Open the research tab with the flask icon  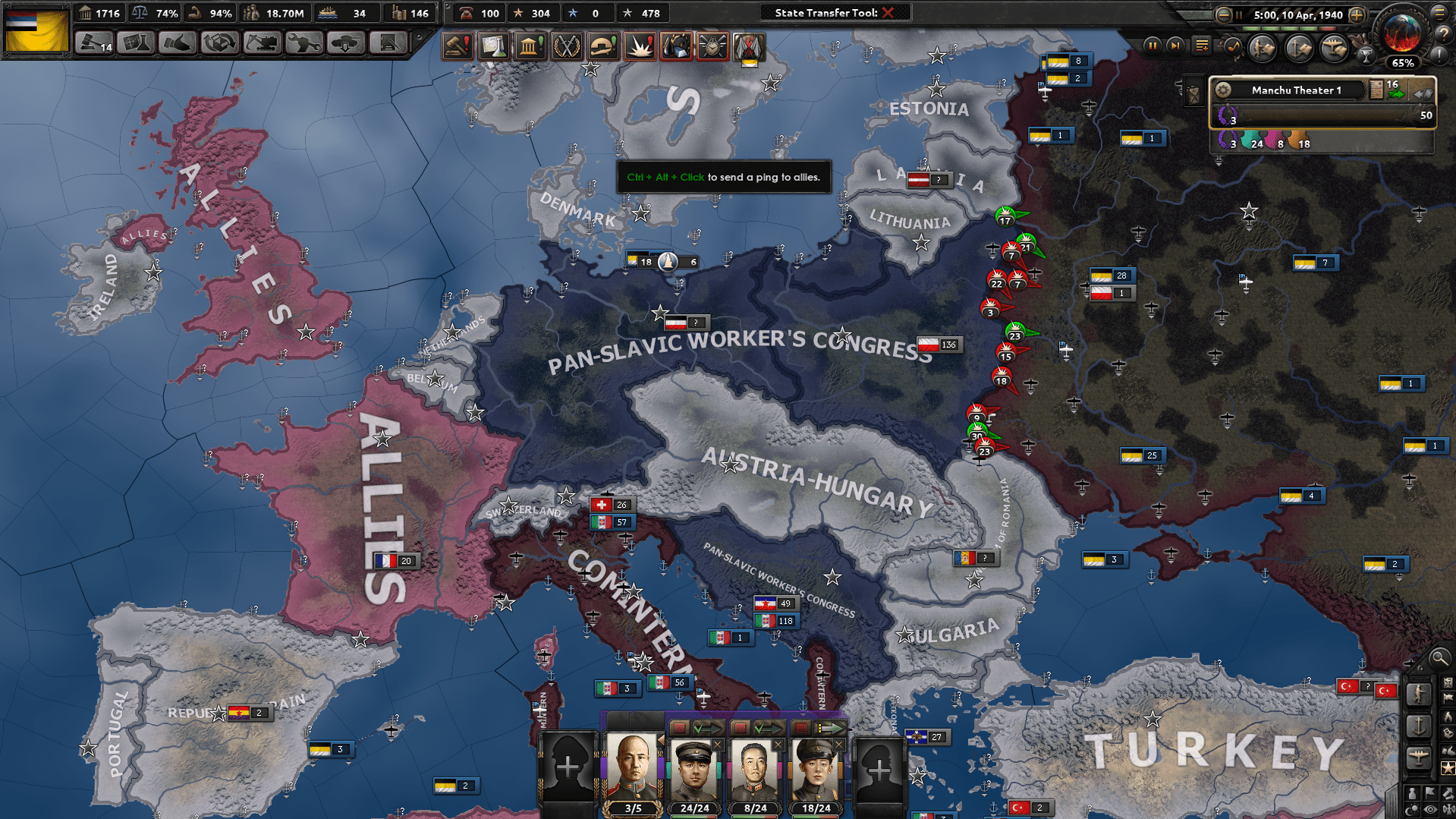click(135, 46)
